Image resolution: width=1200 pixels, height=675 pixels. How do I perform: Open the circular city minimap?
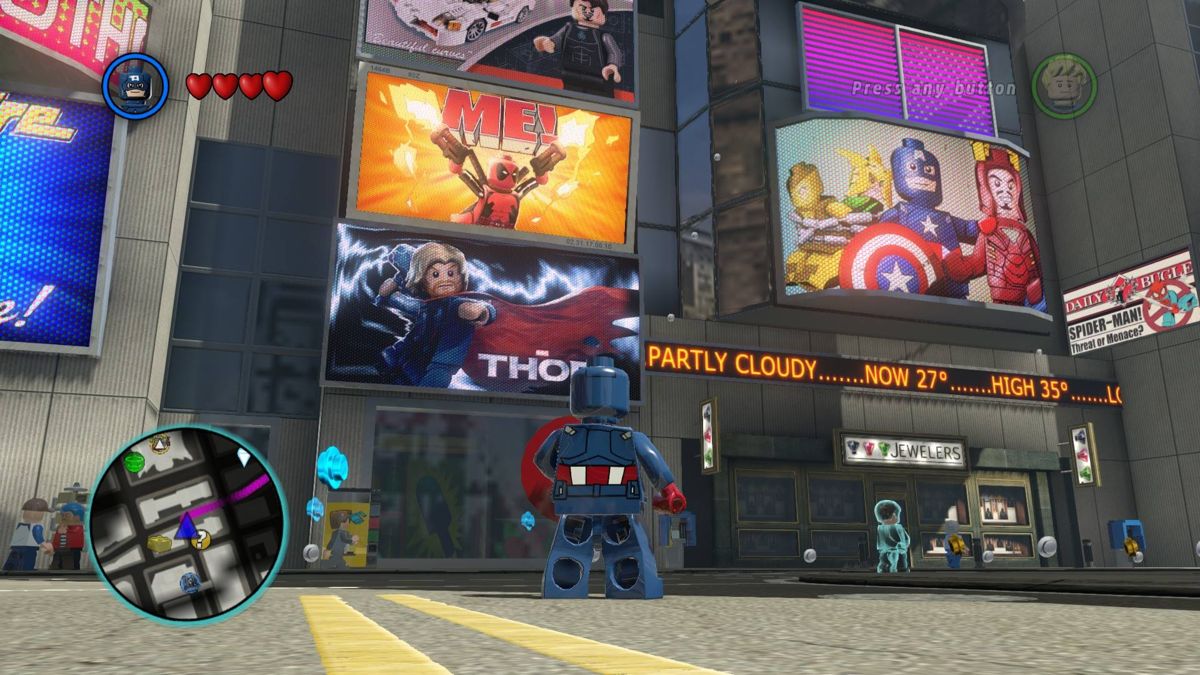click(187, 523)
